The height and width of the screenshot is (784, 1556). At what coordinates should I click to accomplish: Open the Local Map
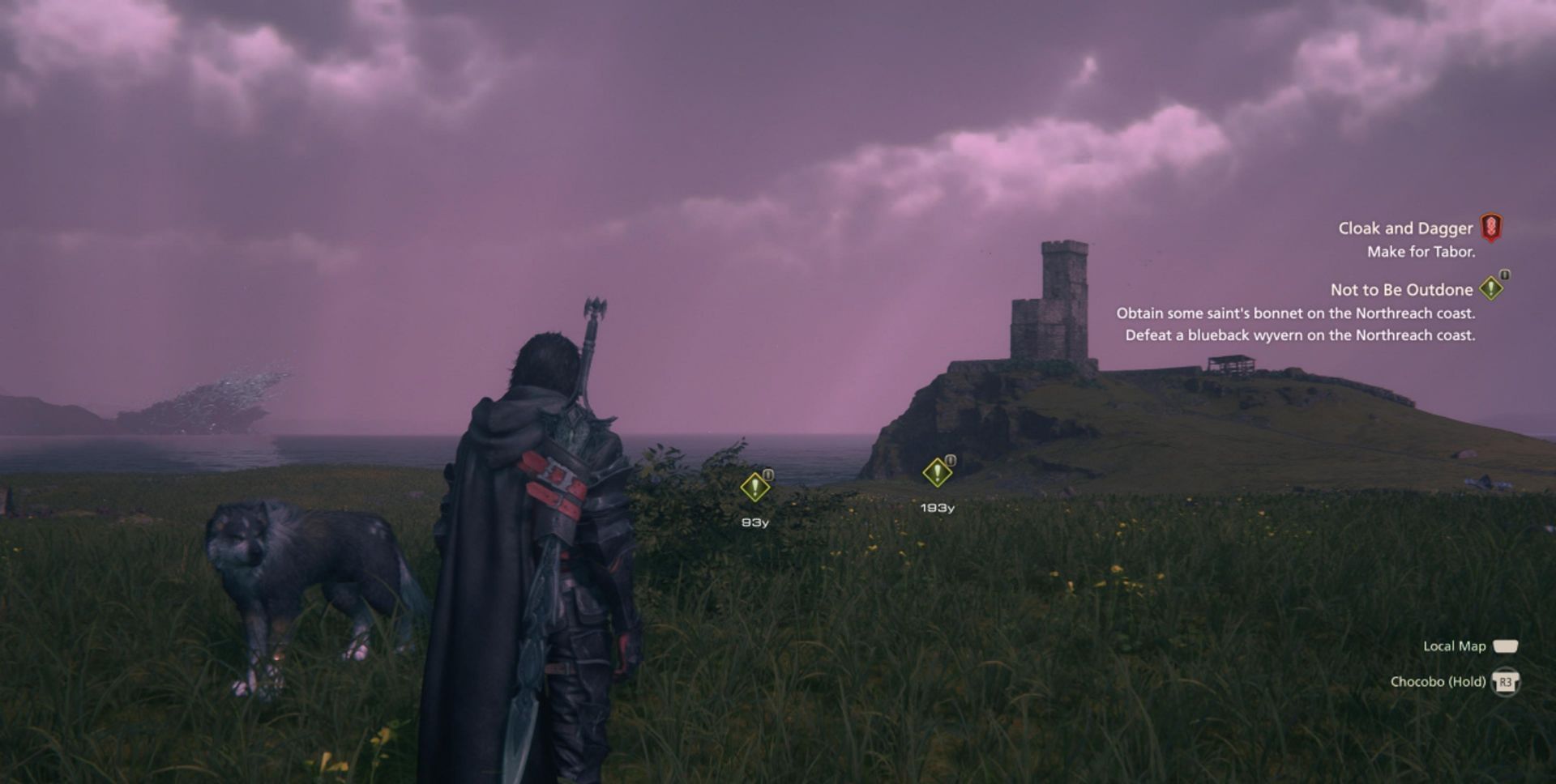tap(1455, 646)
